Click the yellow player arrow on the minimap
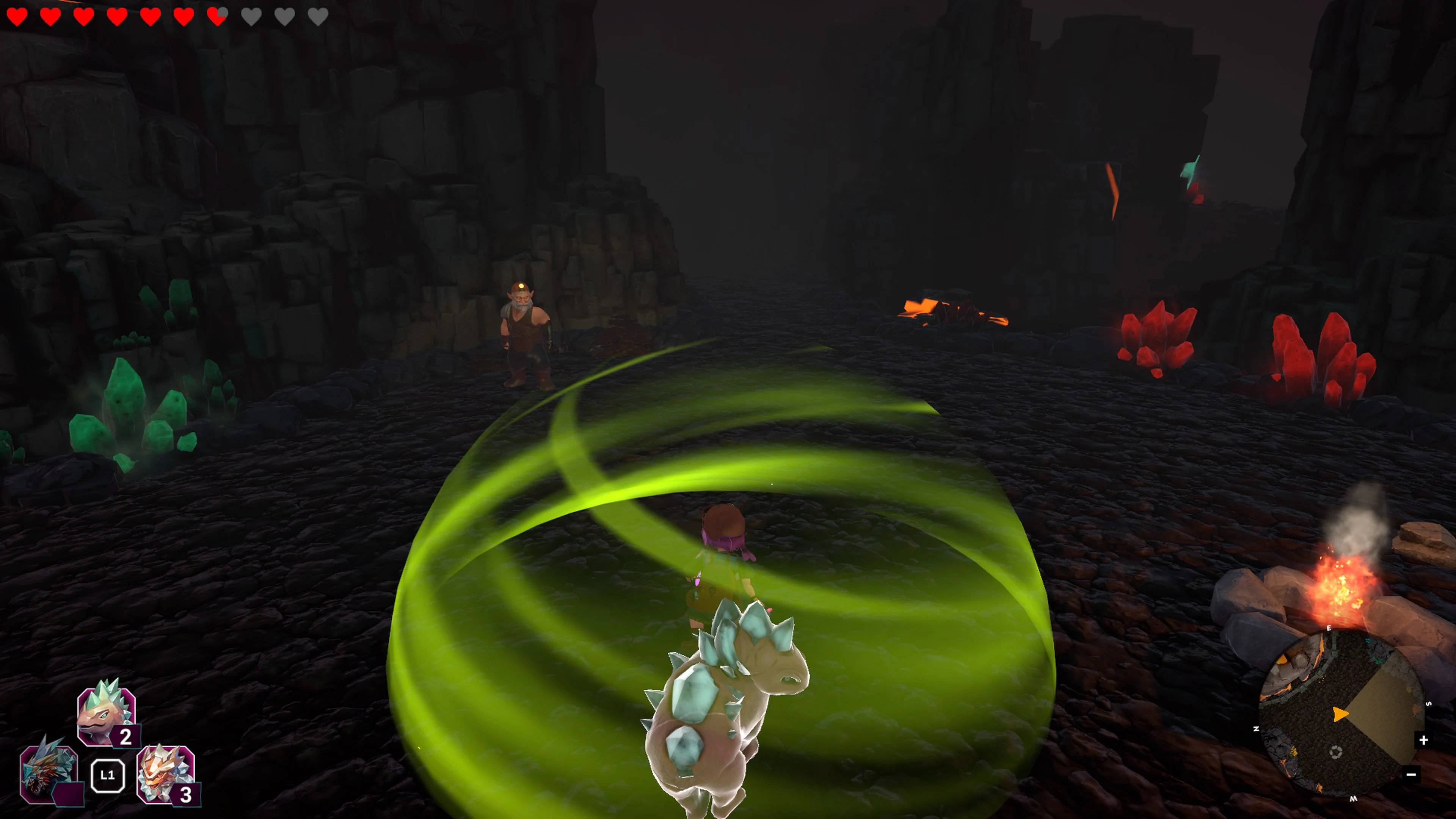This screenshot has height=819, width=1456. [x=1340, y=714]
